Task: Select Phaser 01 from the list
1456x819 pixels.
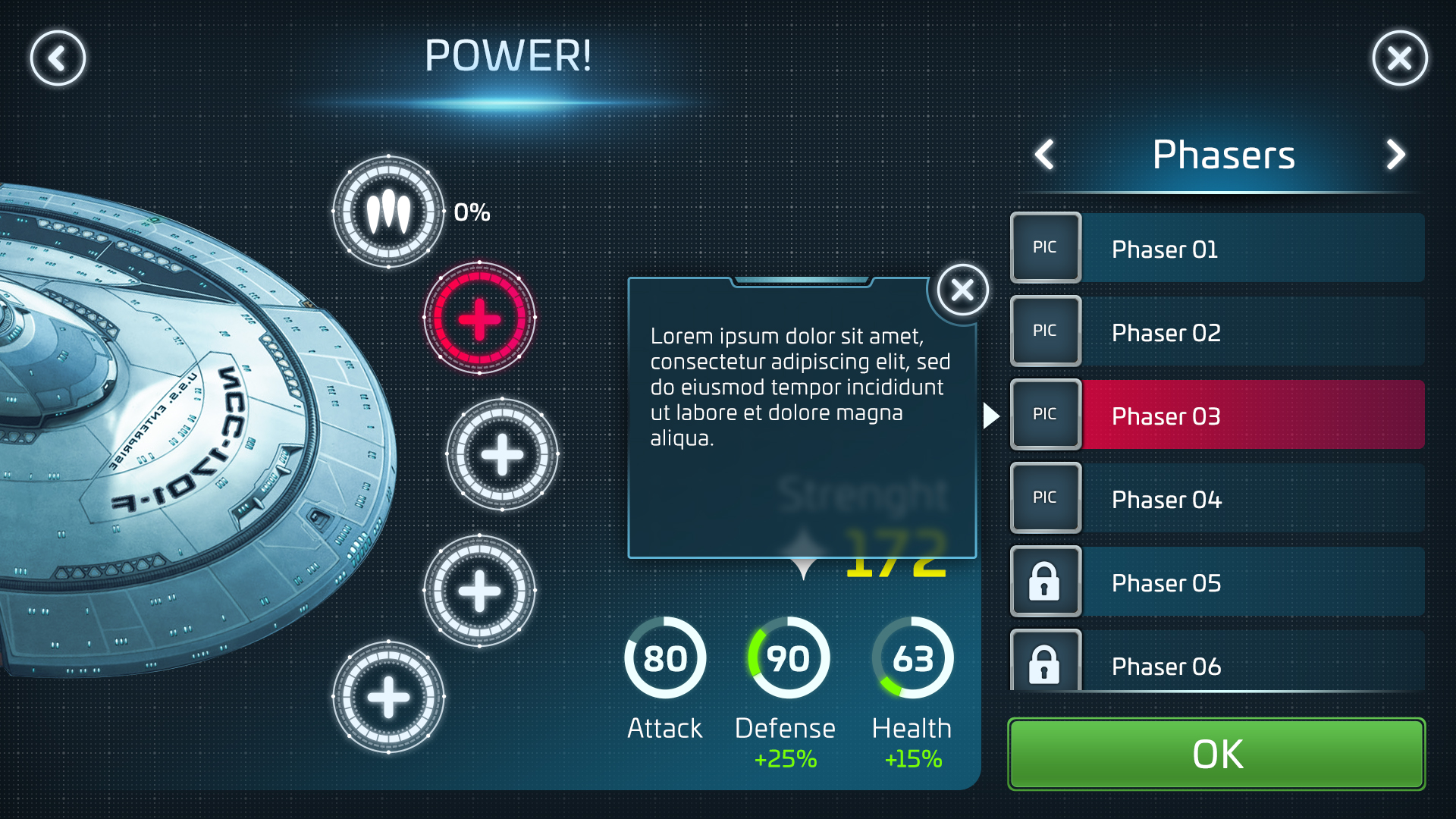Action: (x=1217, y=249)
